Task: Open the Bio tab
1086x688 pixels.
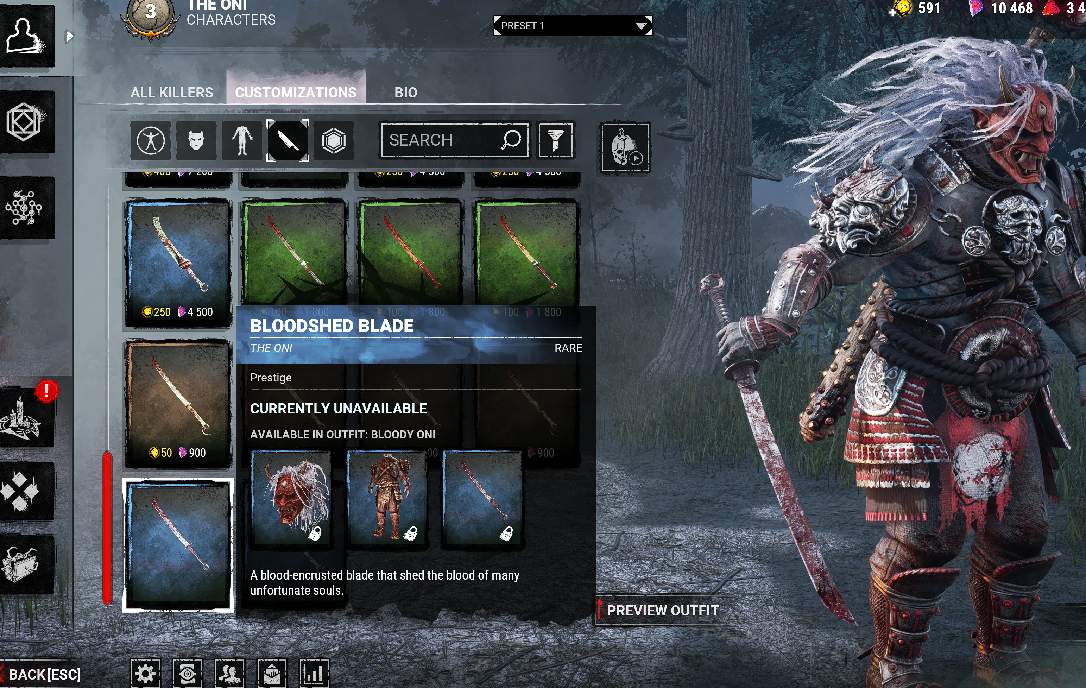Action: 406,92
